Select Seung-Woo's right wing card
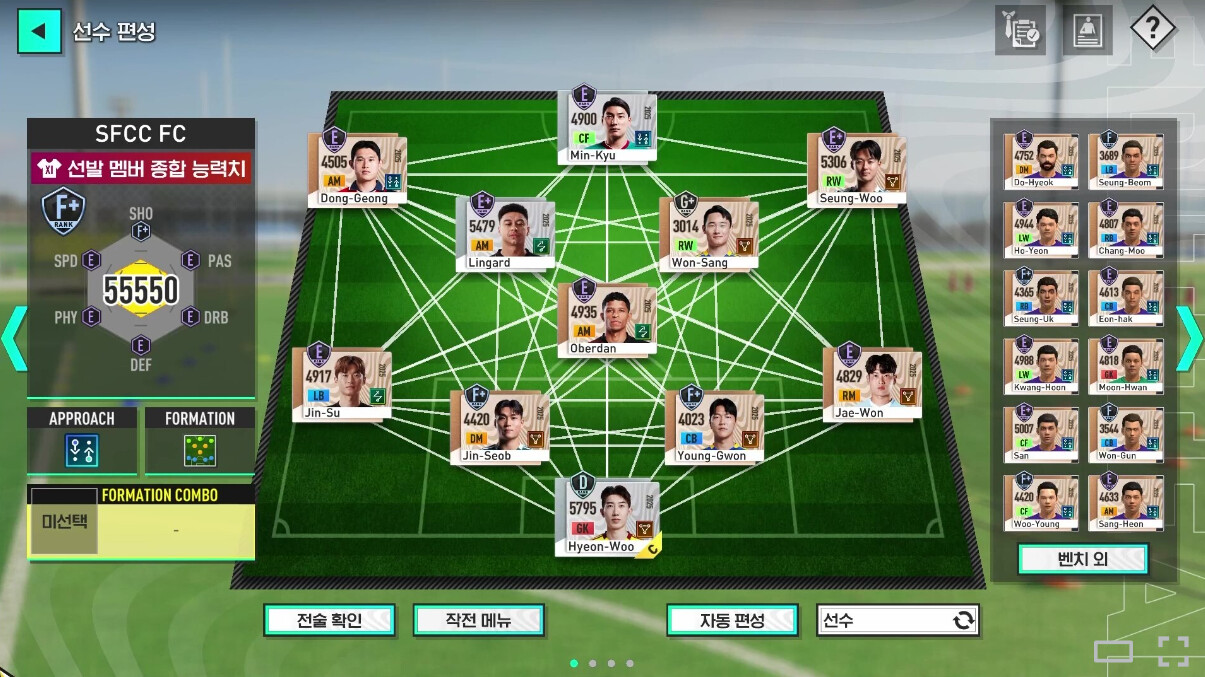 click(x=856, y=167)
